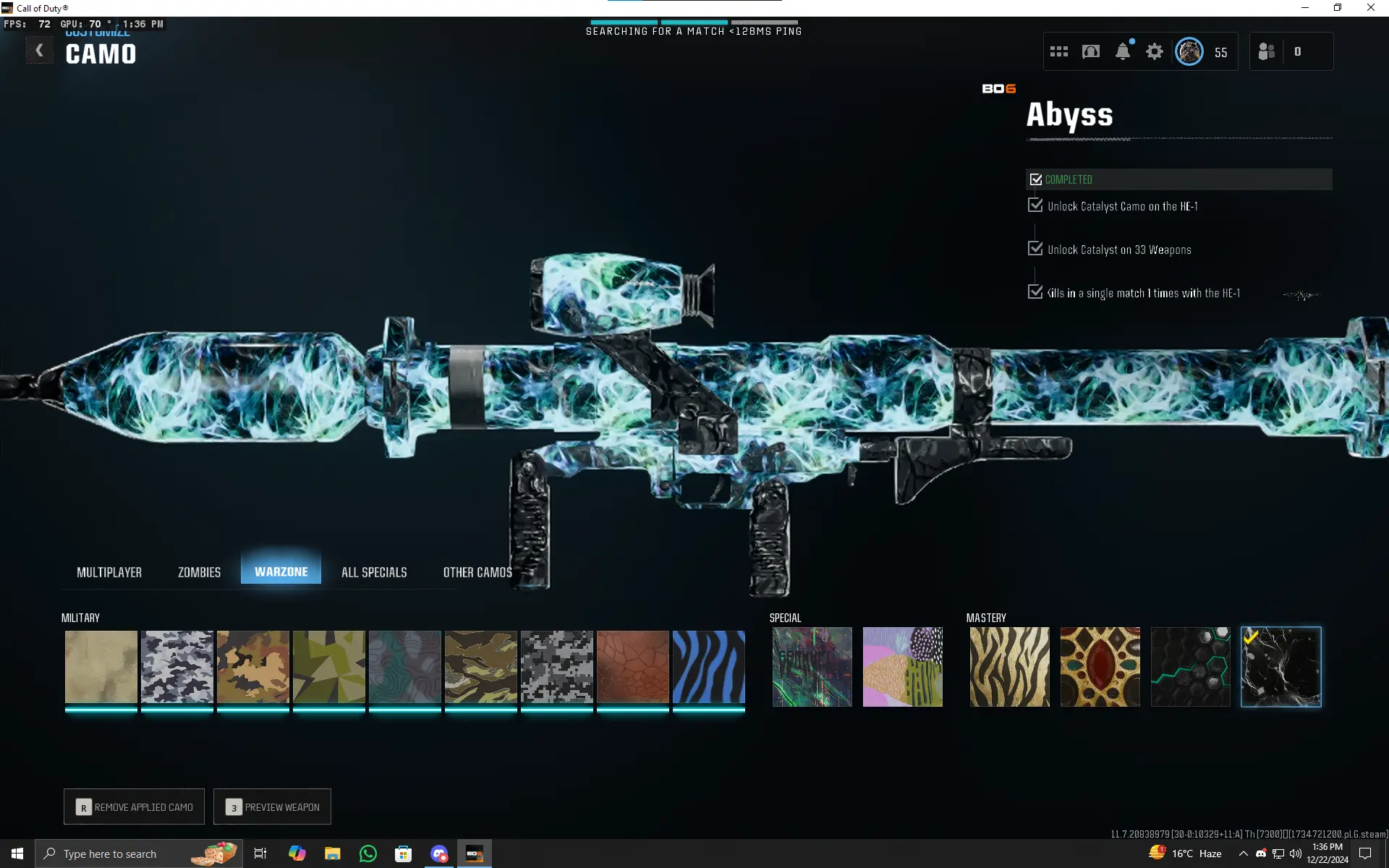This screenshot has height=868, width=1389.
Task: View notifications via the bell icon
Action: point(1122,51)
